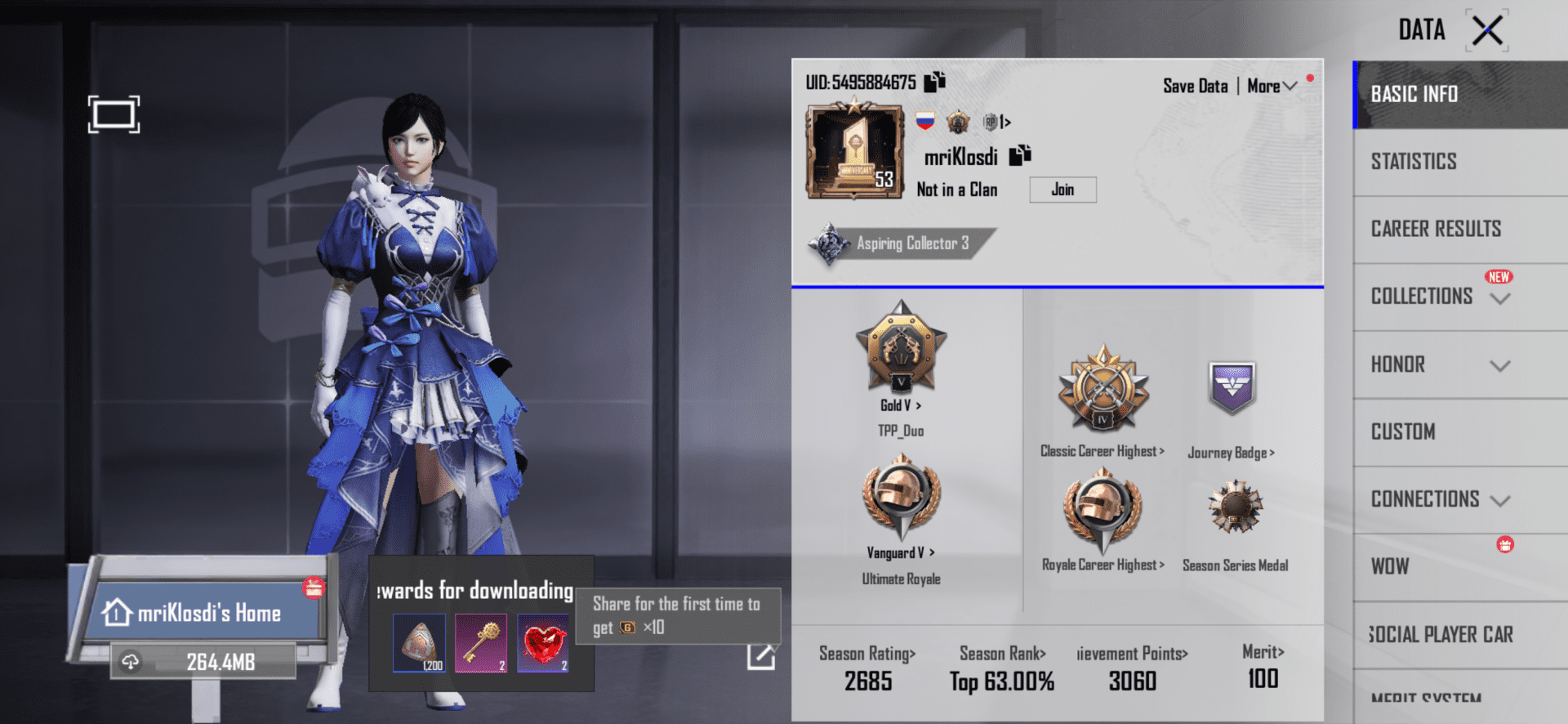The height and width of the screenshot is (724, 1568).
Task: Click the copy icon next to the UID
Action: pyautogui.click(x=933, y=82)
